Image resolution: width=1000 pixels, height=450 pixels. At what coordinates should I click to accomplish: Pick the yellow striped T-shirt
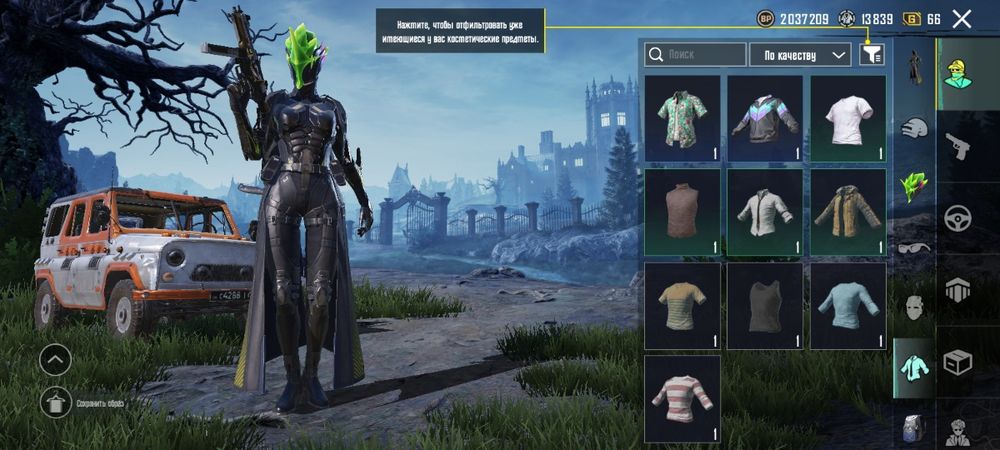683,305
